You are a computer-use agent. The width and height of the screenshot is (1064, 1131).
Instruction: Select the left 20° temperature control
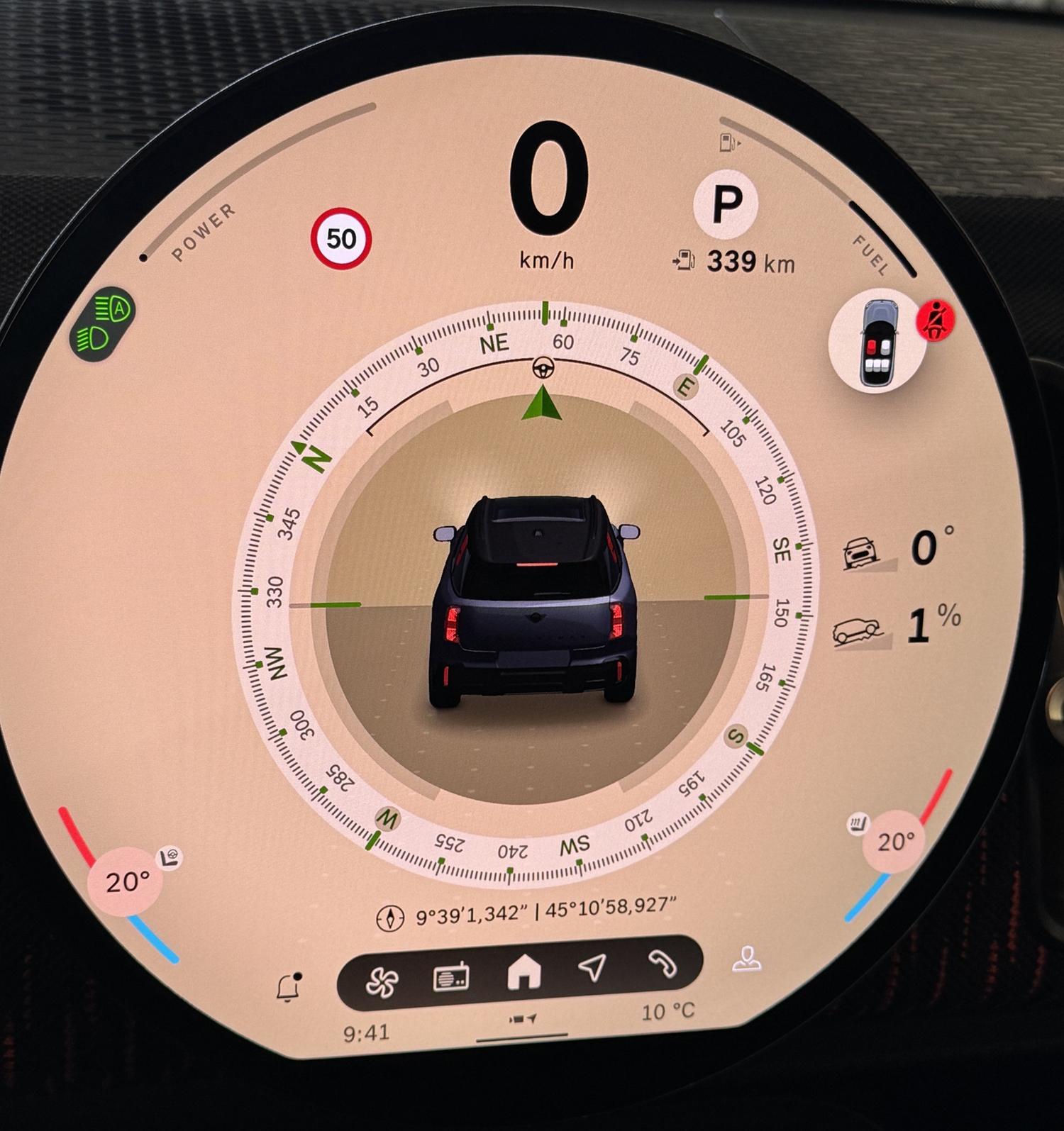[126, 882]
